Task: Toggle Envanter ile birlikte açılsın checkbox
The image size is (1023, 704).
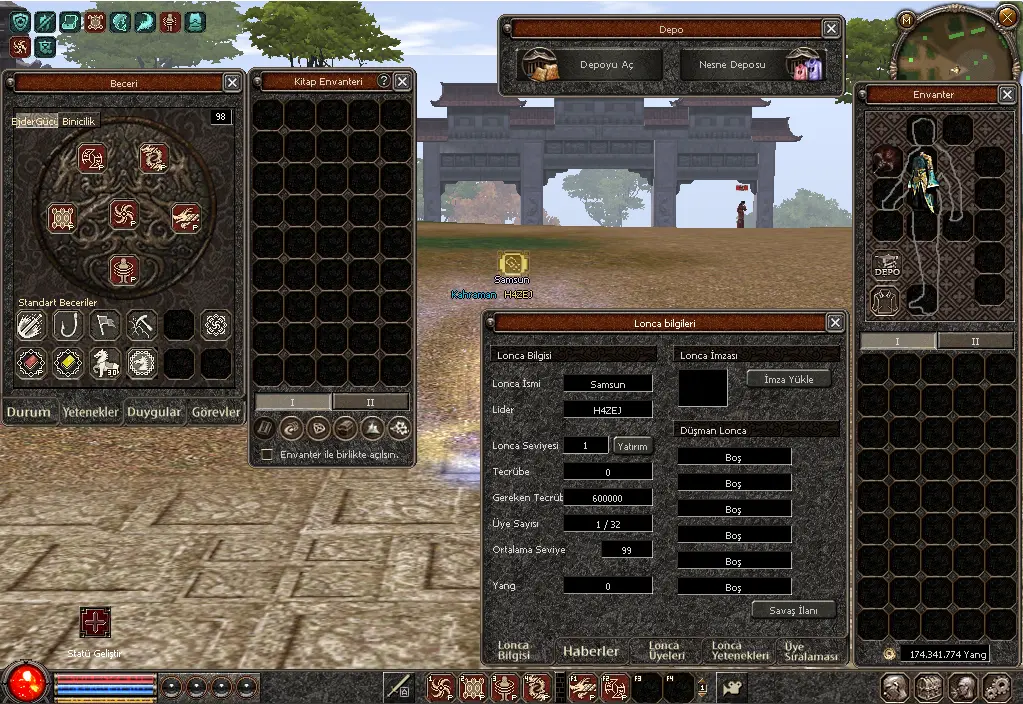Action: pos(267,454)
